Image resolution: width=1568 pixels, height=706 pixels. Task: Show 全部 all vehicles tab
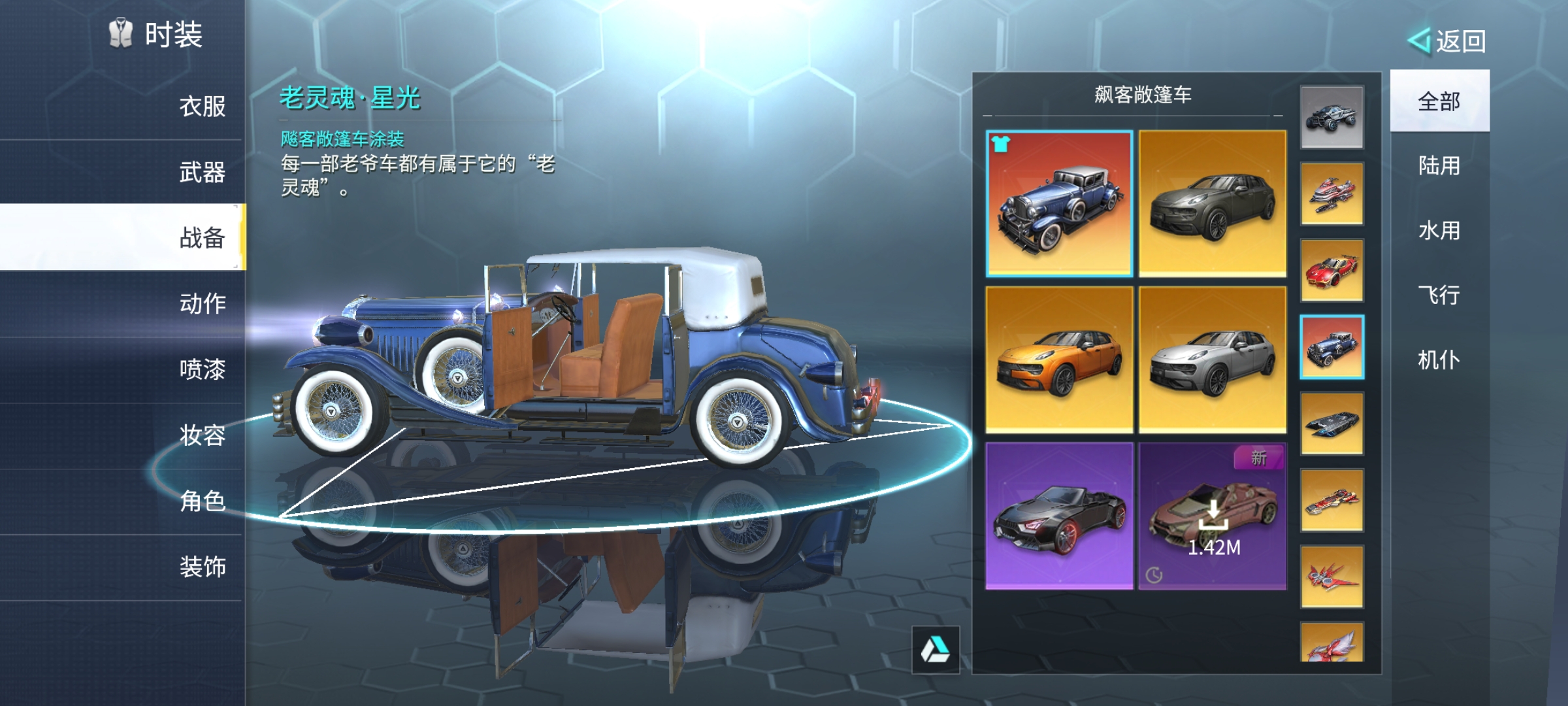(x=1439, y=101)
